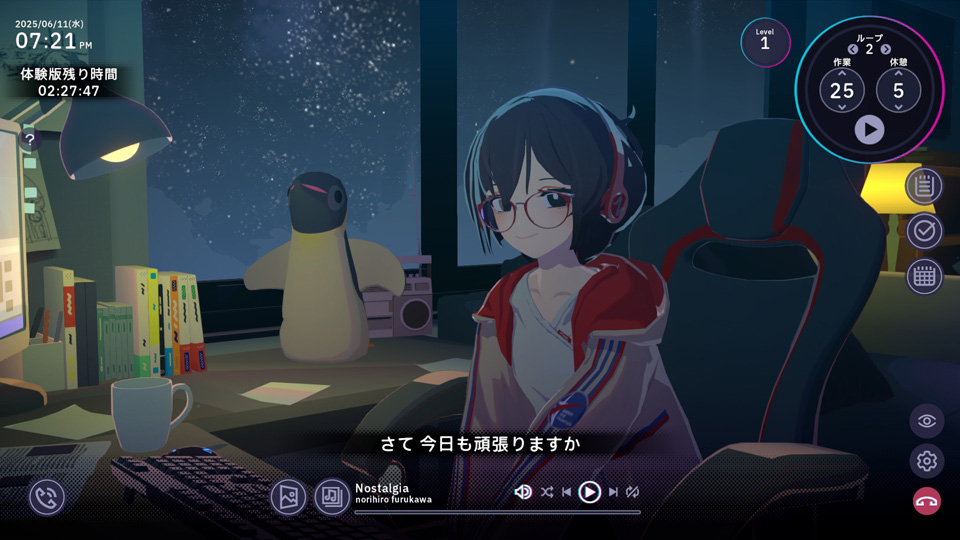Raise the 作業 work minutes
960x540 pixels.
point(842,73)
